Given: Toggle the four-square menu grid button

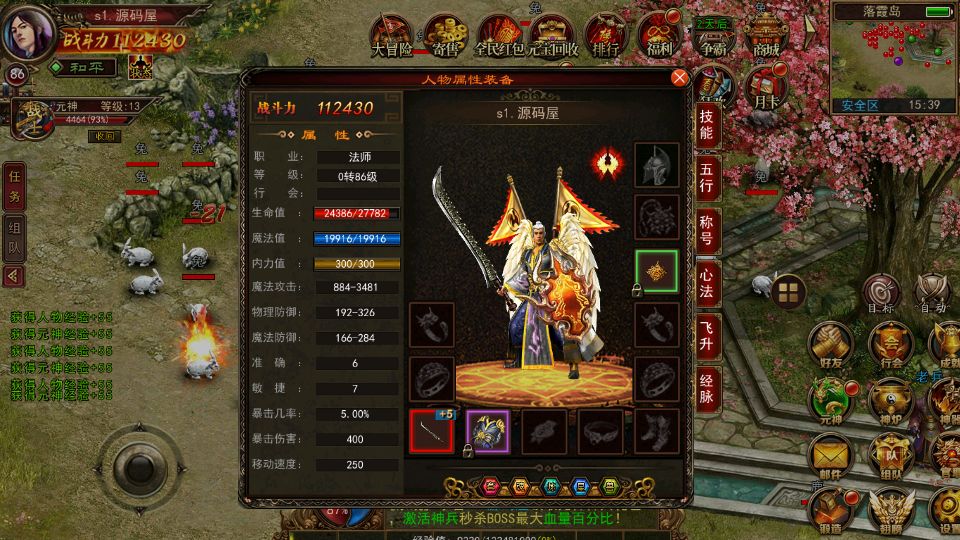Looking at the screenshot, I should pos(788,292).
